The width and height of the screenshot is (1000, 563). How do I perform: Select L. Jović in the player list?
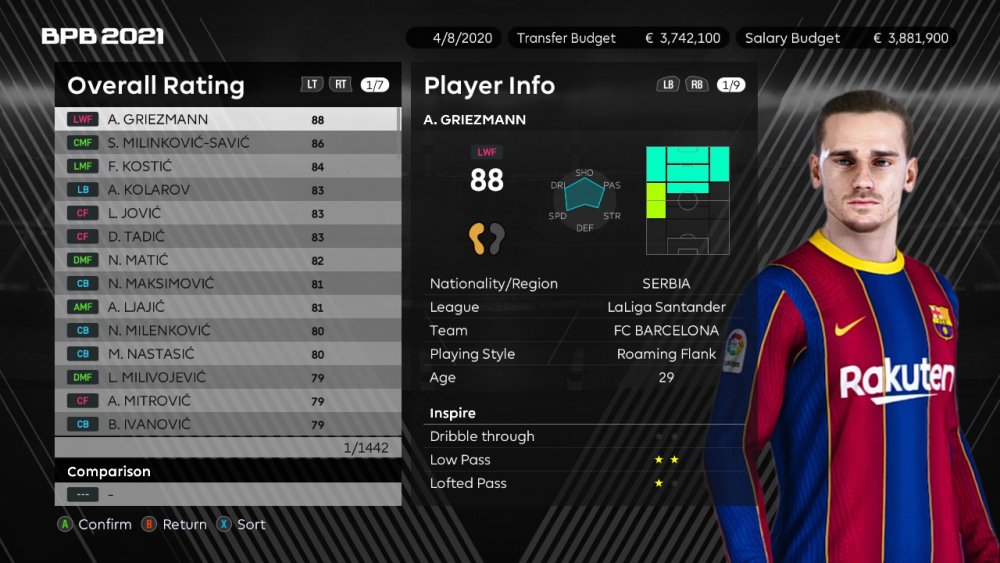(227, 213)
